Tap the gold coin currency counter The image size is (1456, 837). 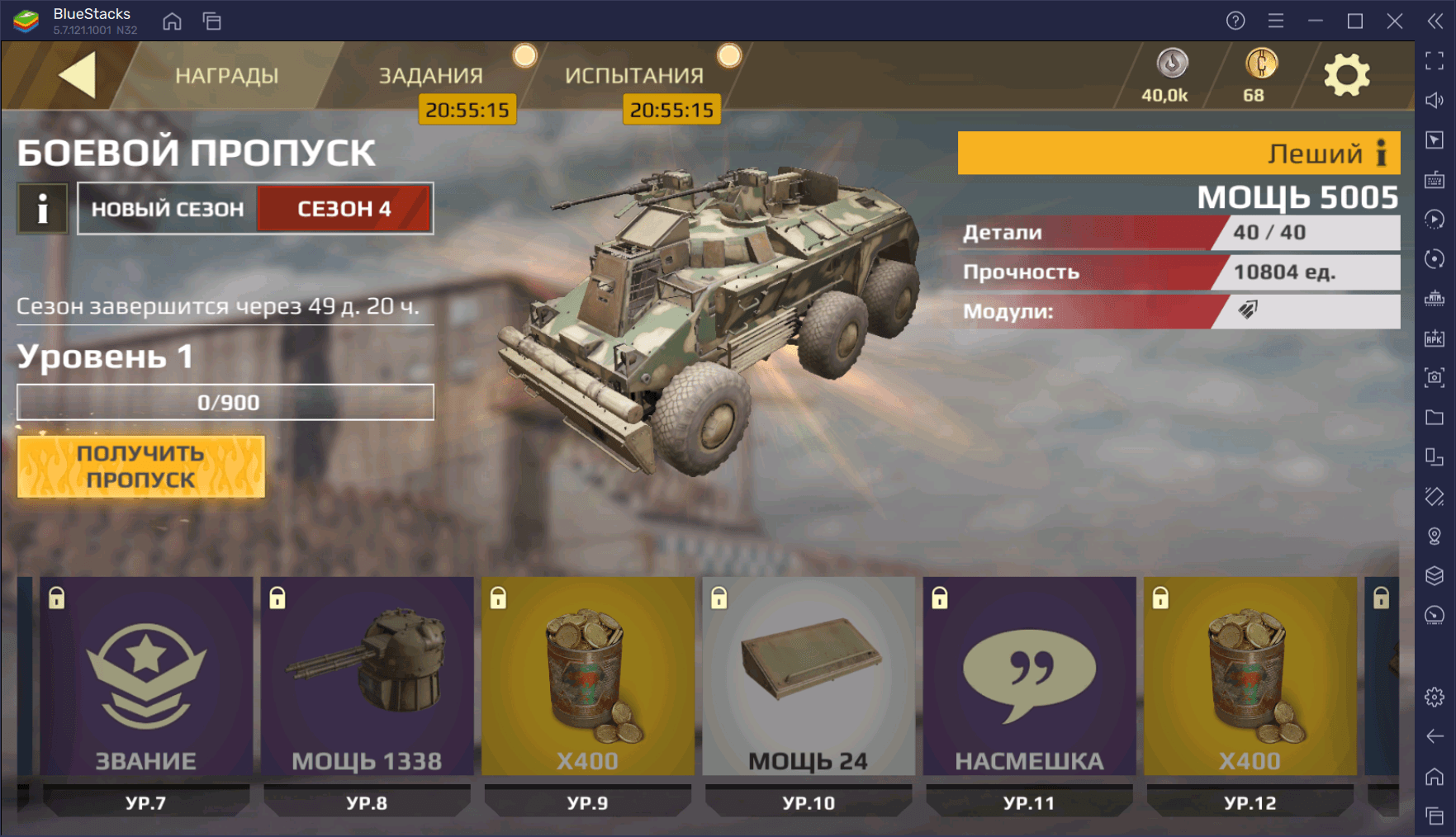coord(1259,76)
